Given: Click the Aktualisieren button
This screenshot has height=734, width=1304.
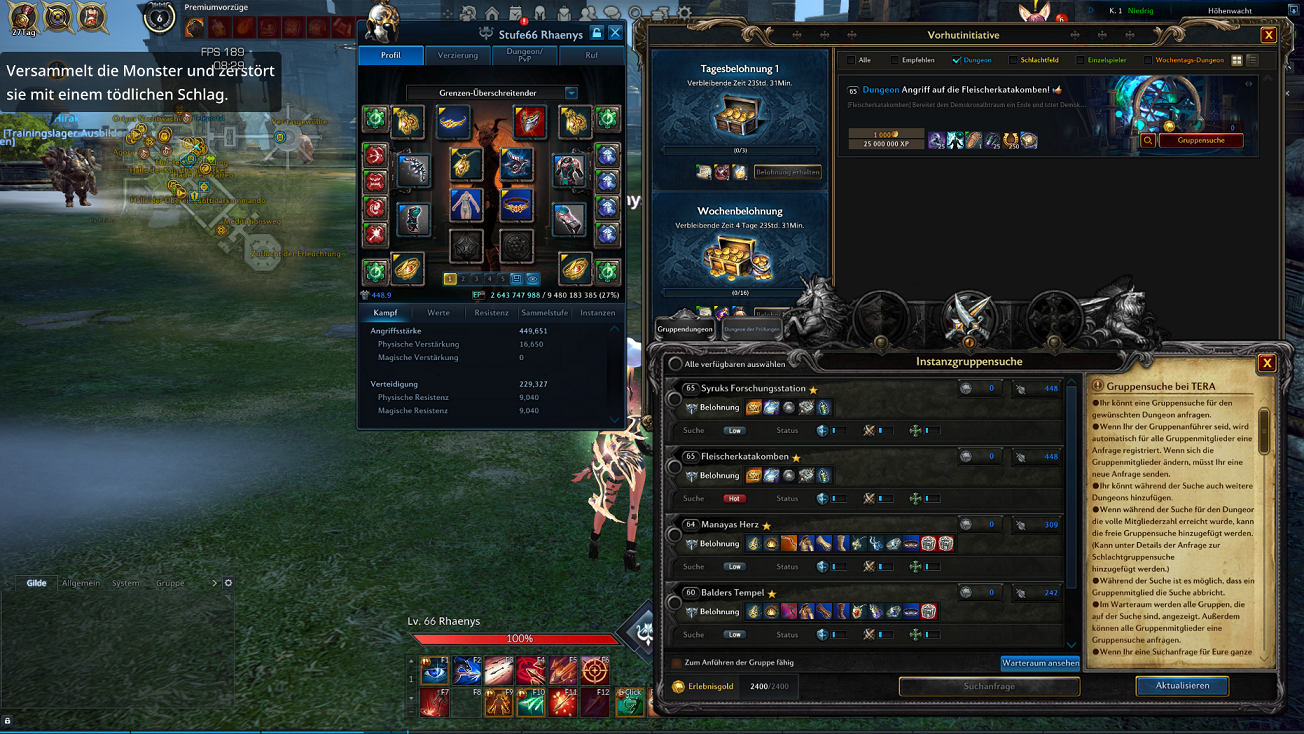Looking at the screenshot, I should pos(1182,686).
